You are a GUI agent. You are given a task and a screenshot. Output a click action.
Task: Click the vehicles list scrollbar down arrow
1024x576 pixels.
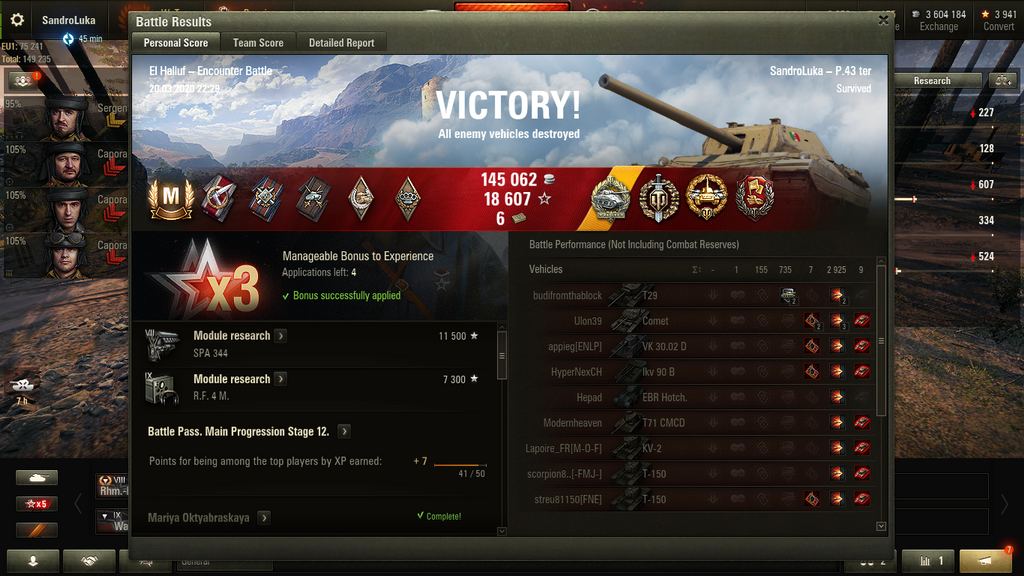[881, 526]
